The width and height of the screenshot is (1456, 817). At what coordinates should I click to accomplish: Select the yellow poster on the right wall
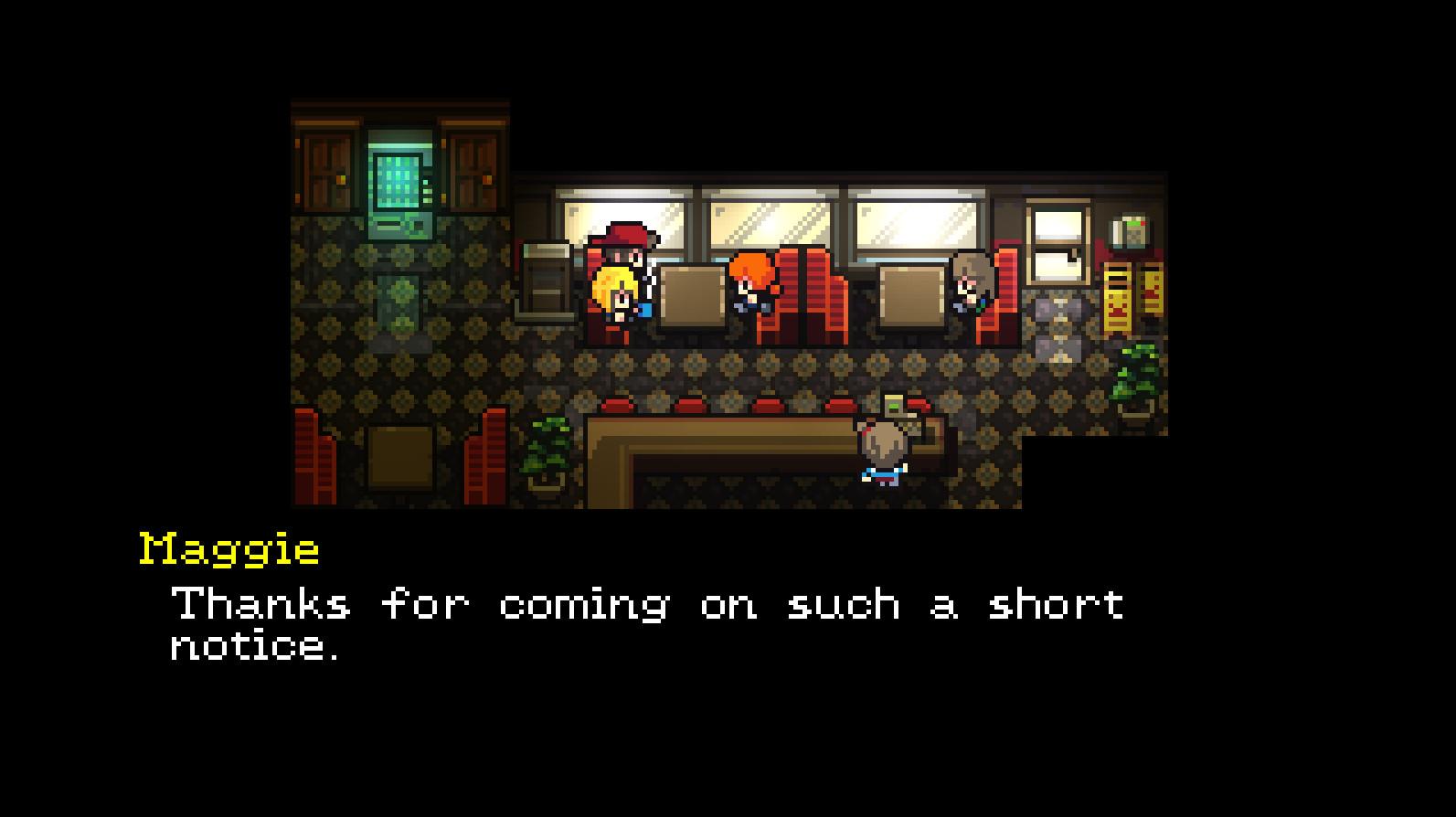click(x=1115, y=292)
